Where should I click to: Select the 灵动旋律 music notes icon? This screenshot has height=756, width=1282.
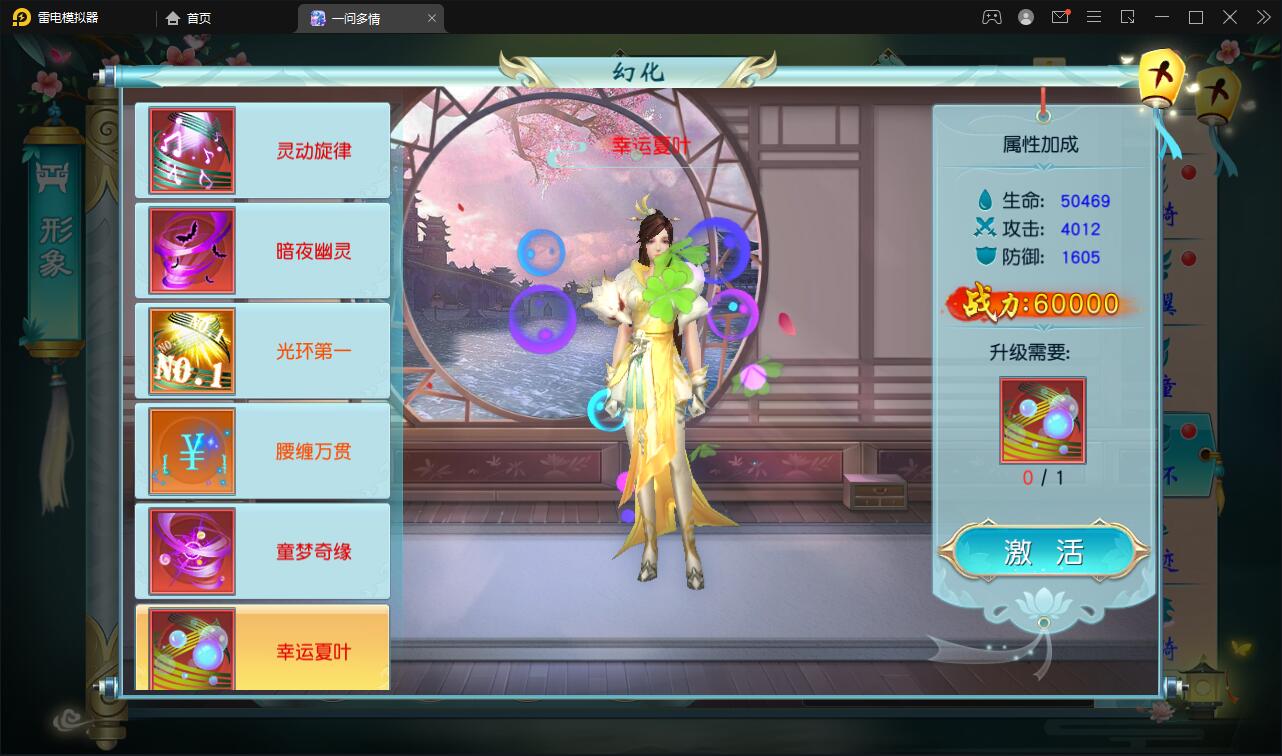click(x=190, y=150)
